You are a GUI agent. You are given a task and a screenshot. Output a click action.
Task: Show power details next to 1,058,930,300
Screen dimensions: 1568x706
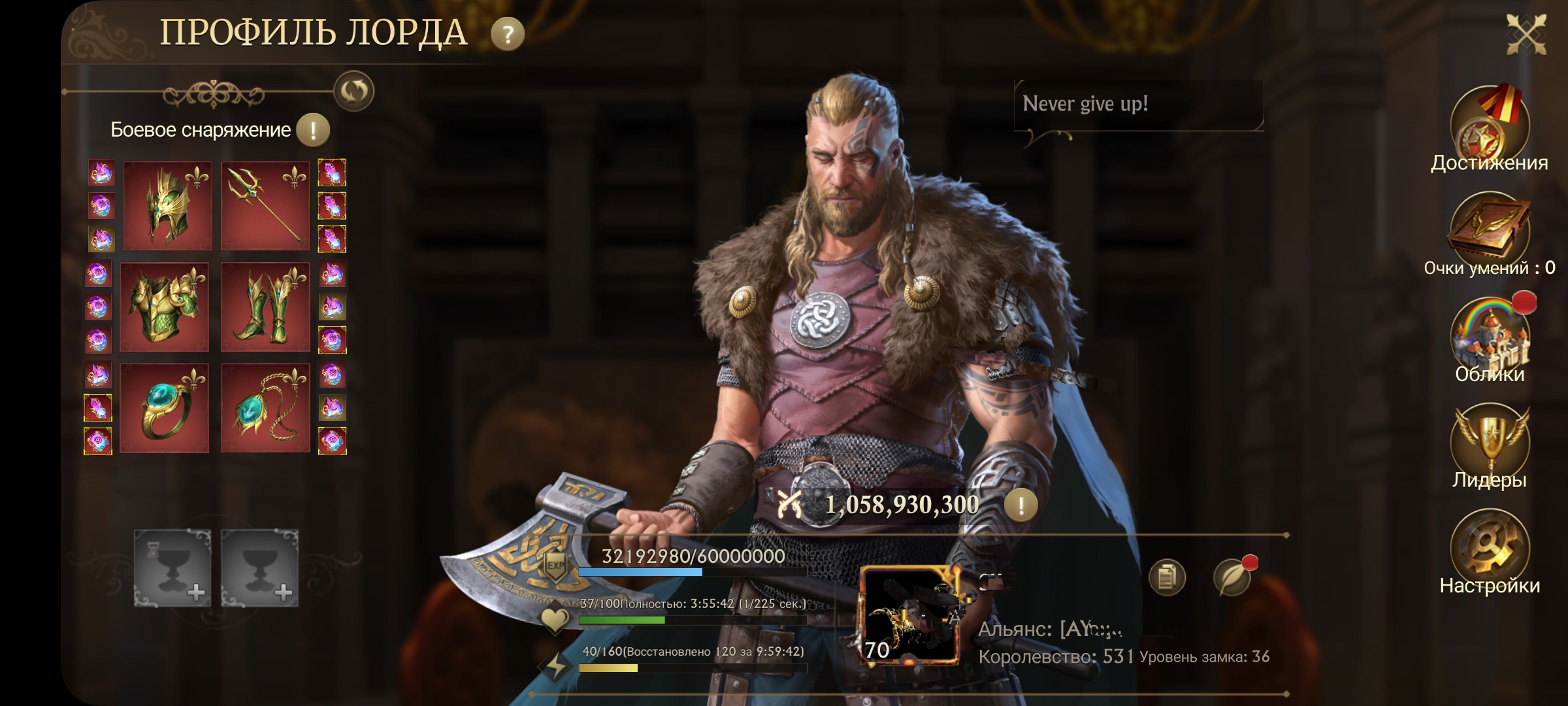click(1021, 505)
